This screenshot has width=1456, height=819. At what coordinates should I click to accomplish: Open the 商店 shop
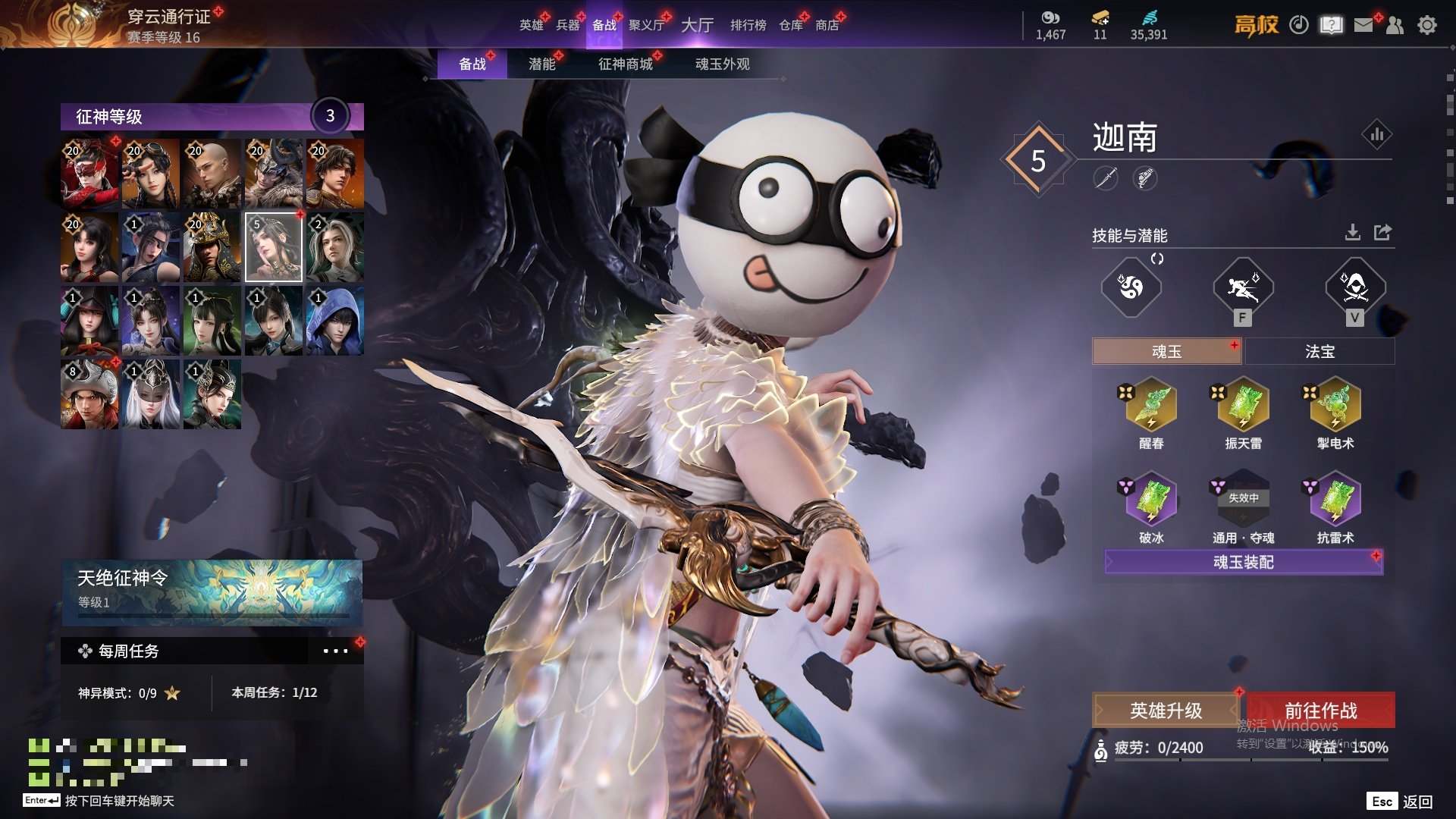827,25
